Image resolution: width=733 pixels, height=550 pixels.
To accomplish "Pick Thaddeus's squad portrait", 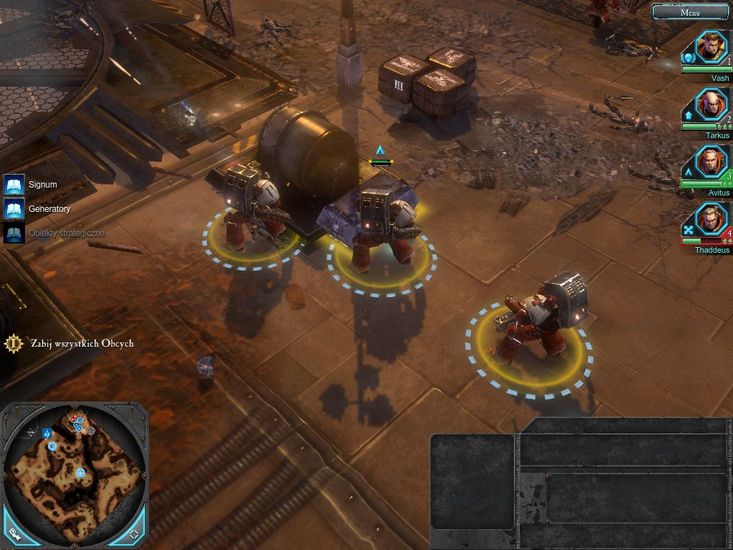I will click(711, 219).
